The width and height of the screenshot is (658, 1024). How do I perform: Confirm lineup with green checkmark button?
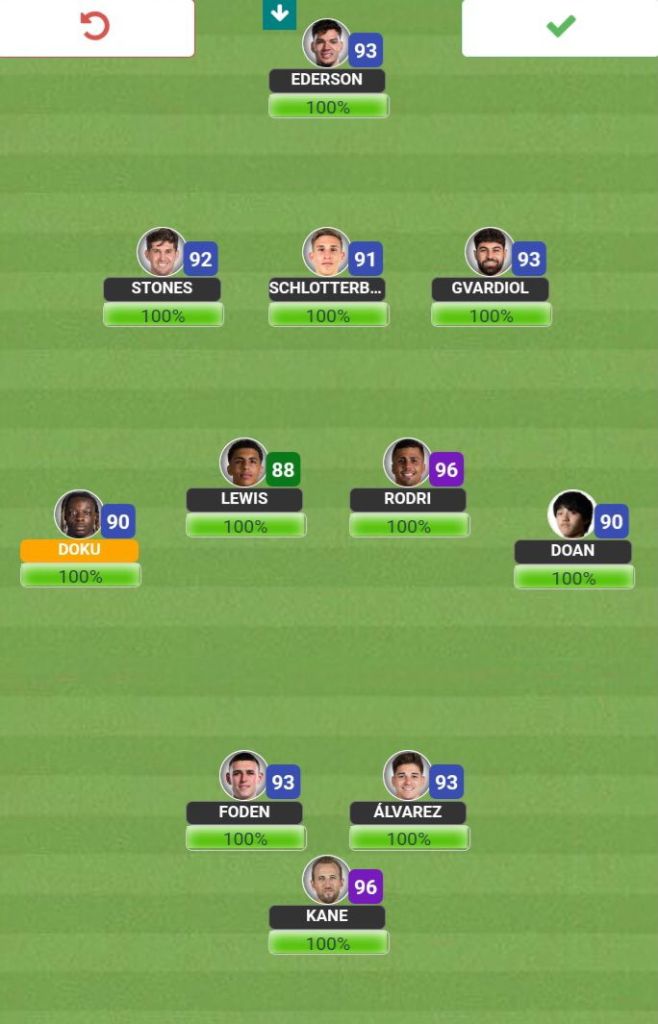(560, 27)
